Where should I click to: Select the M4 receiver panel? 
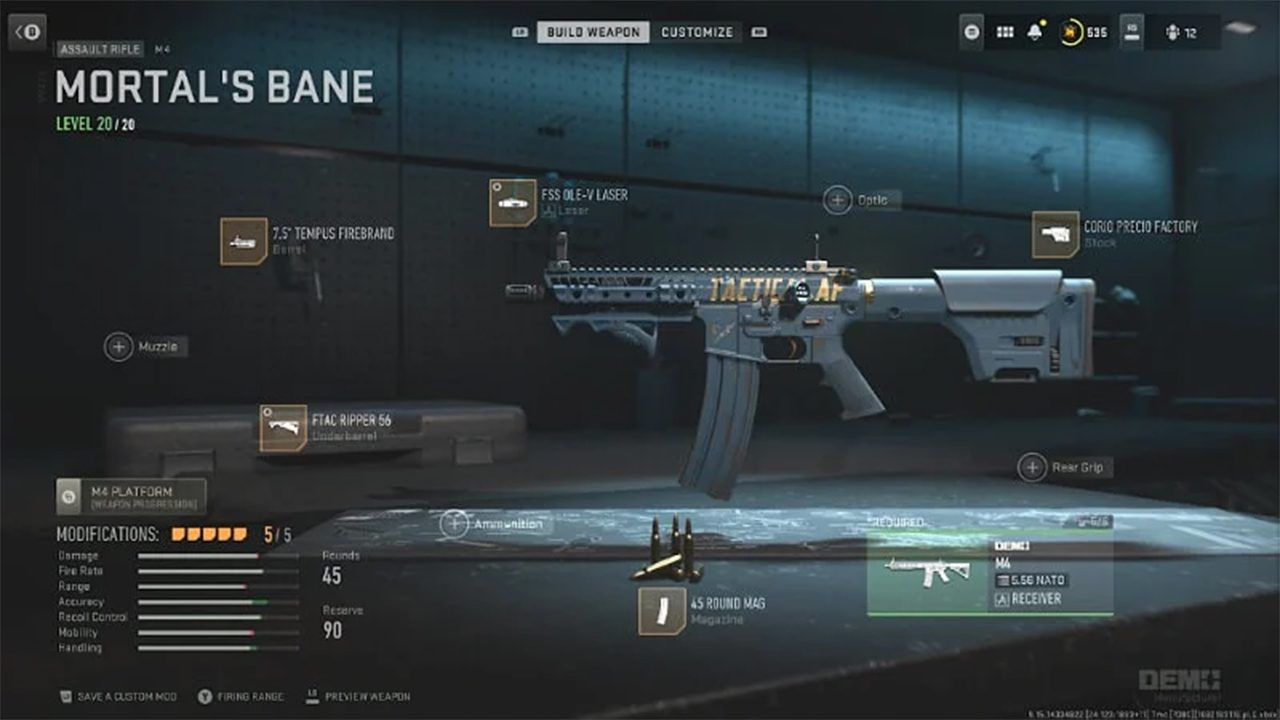[989, 573]
